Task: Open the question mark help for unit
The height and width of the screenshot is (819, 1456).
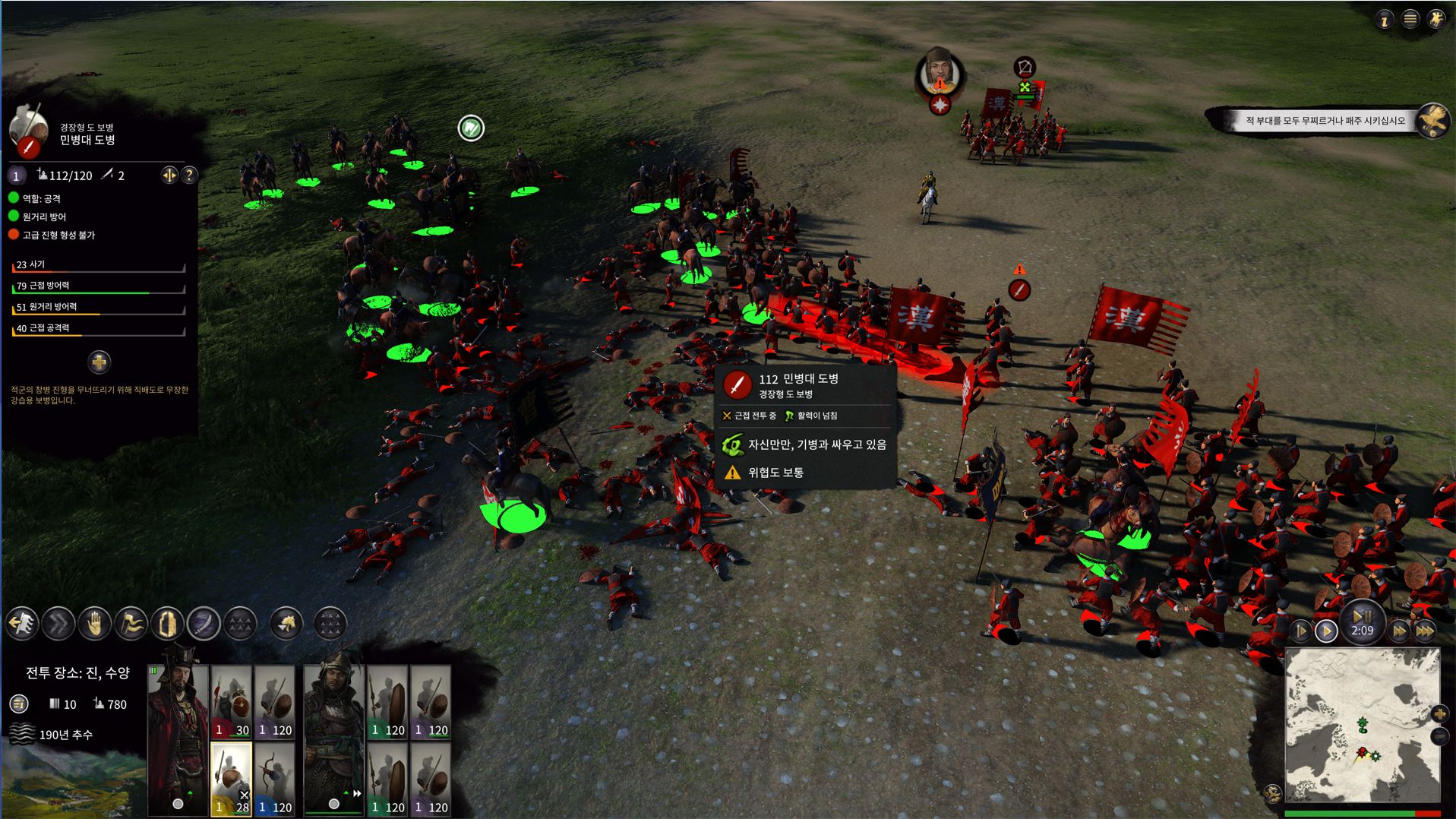Action: (x=189, y=175)
